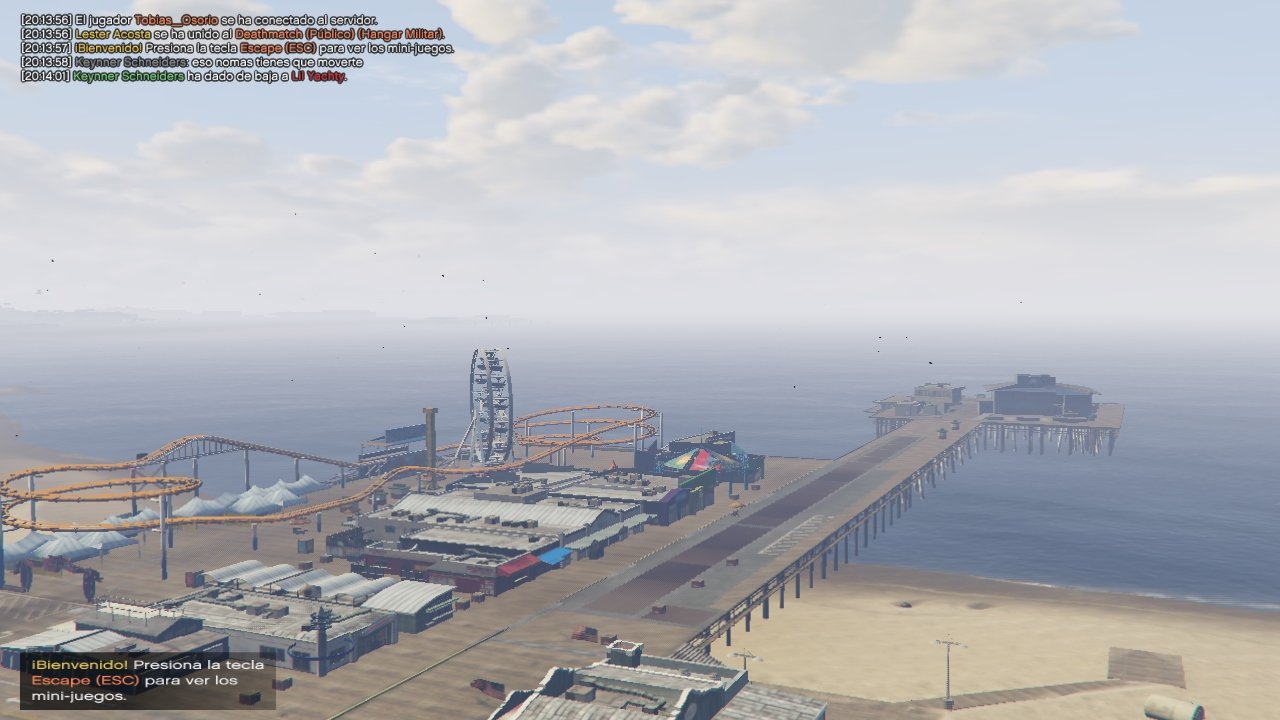The image size is (1280, 720).
Task: Select Lester Acosta's Deathmatch join message
Action: [x=232, y=34]
